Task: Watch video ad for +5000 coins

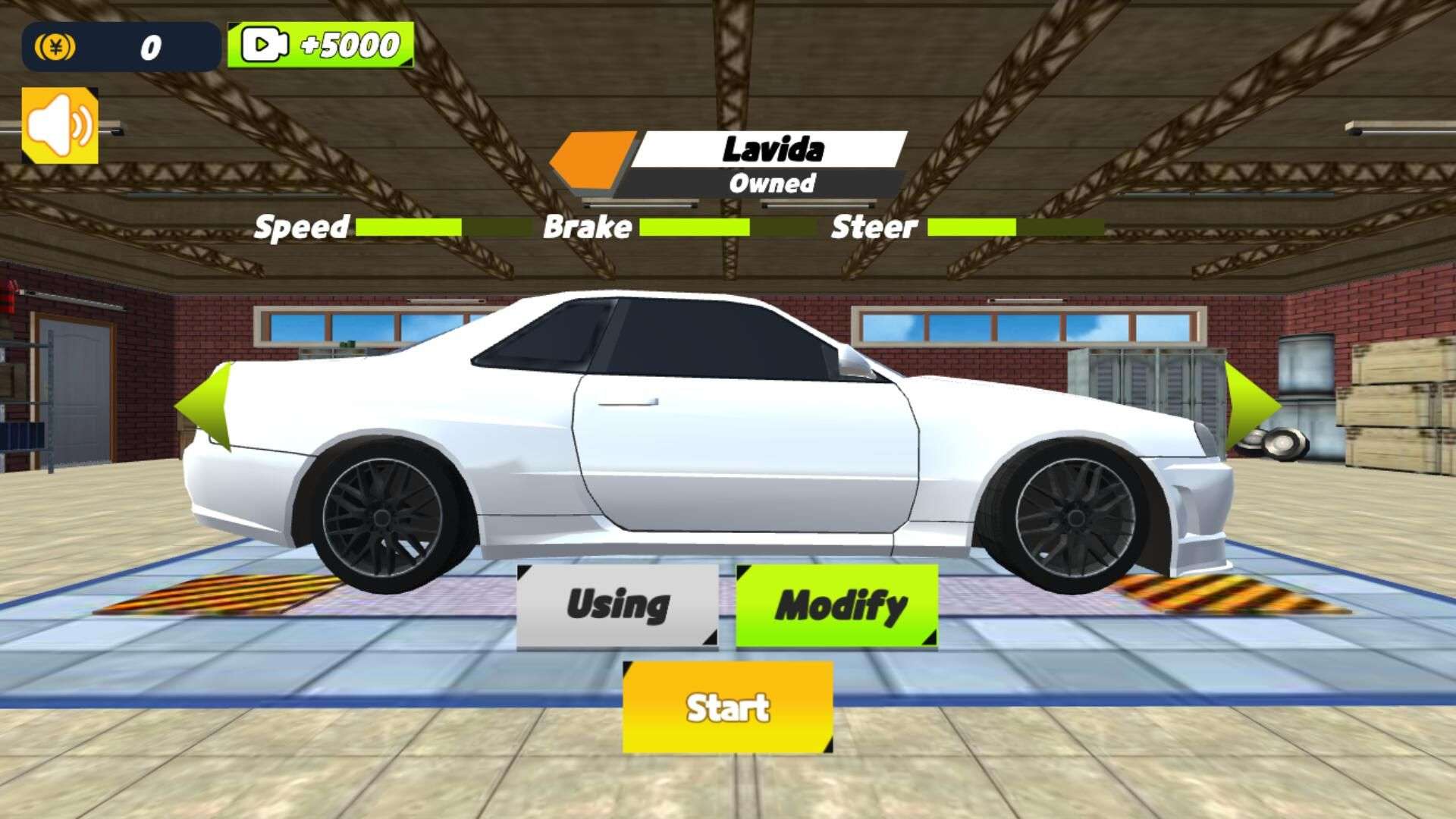Action: (320, 45)
